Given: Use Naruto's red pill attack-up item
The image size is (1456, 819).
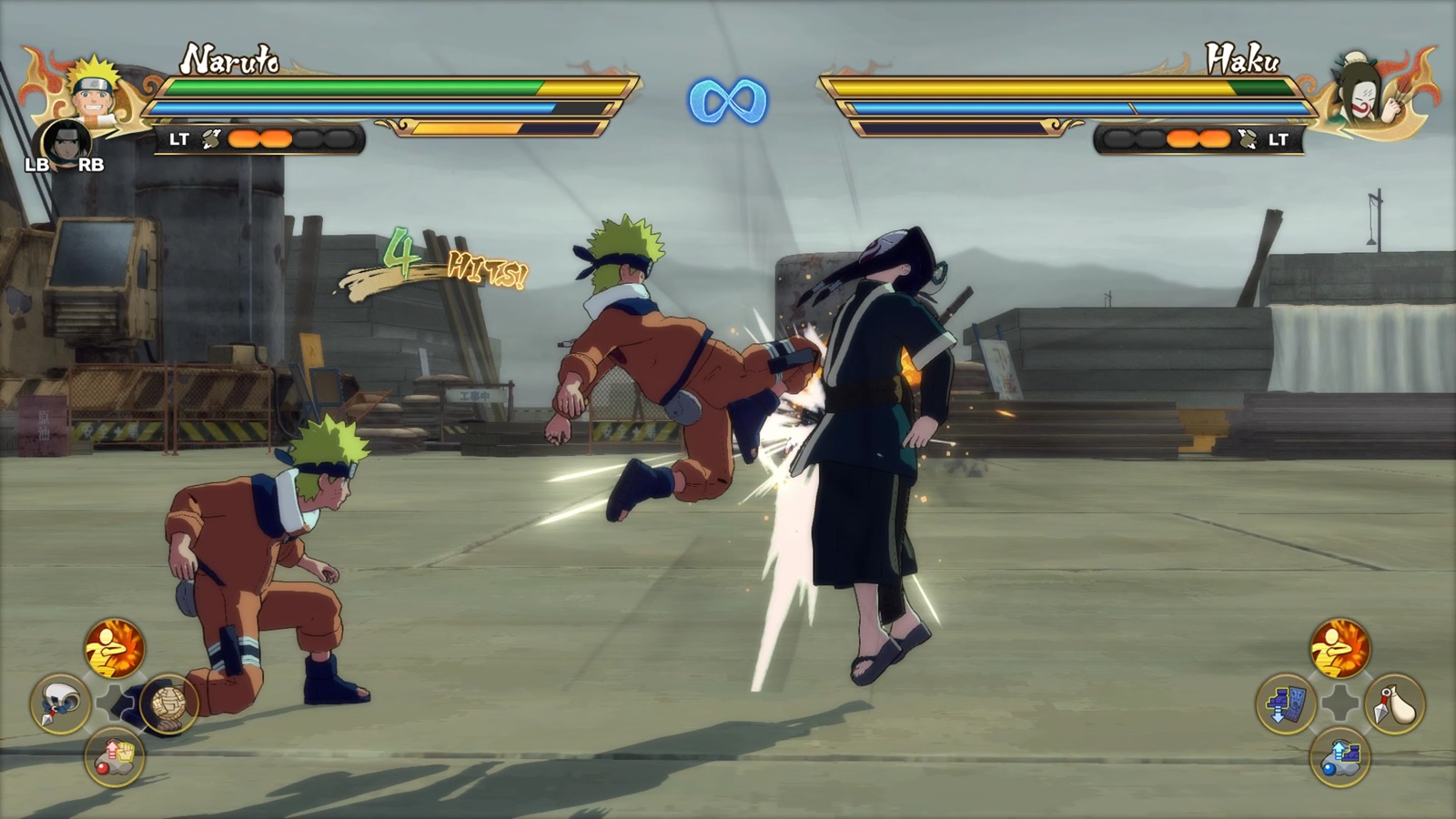Looking at the screenshot, I should point(115,757).
